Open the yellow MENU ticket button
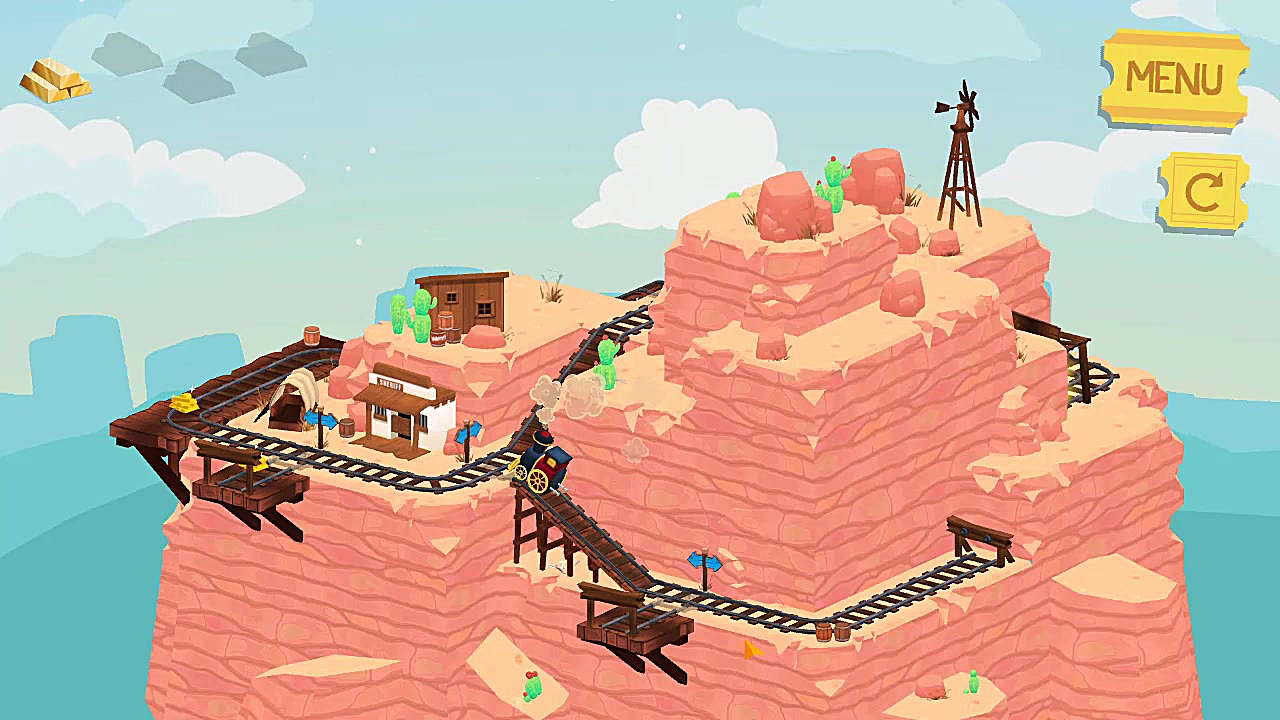Image resolution: width=1280 pixels, height=720 pixels. (1174, 79)
